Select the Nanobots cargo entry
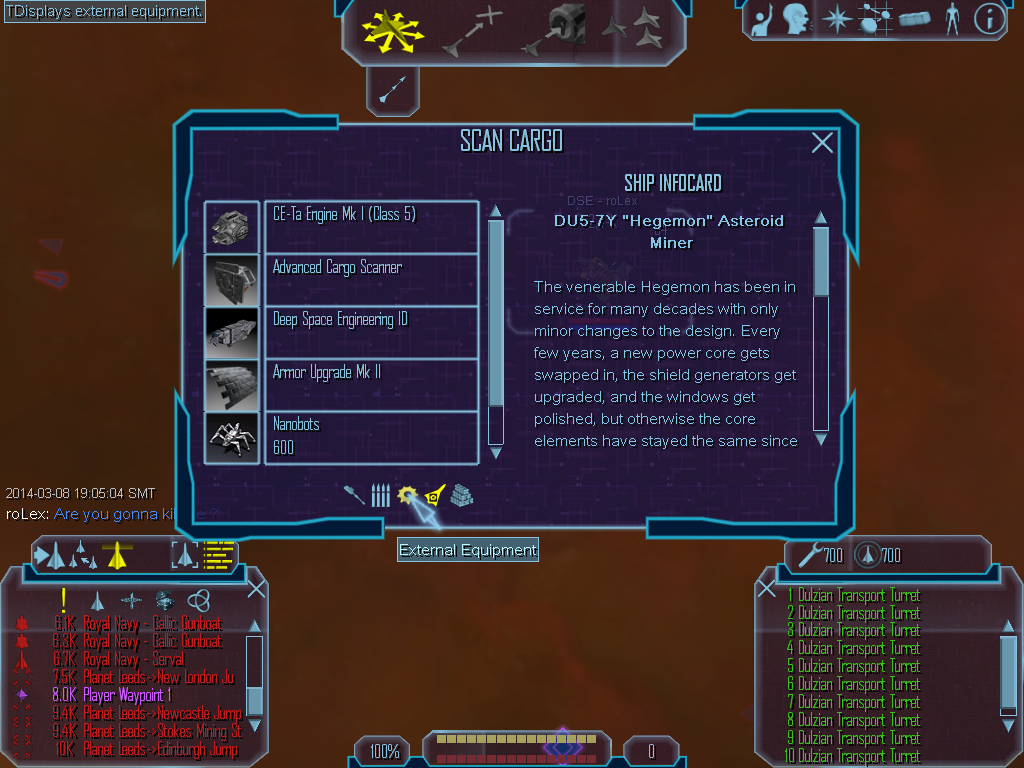The width and height of the screenshot is (1024, 768). pos(370,437)
